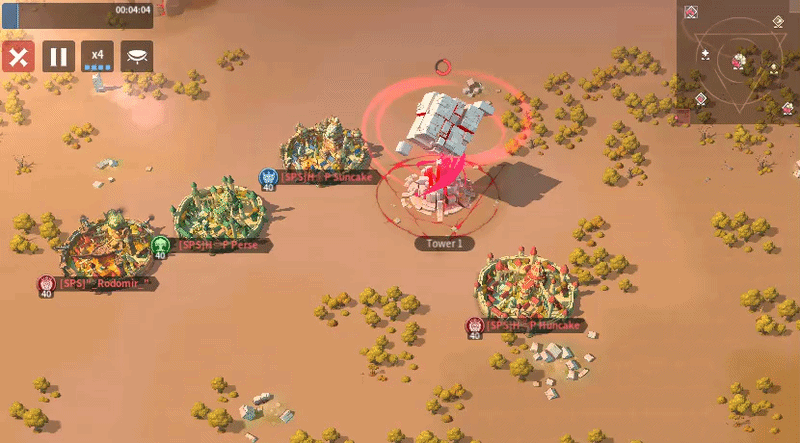Select the Tower 1 label
The height and width of the screenshot is (443, 800).
tap(444, 243)
